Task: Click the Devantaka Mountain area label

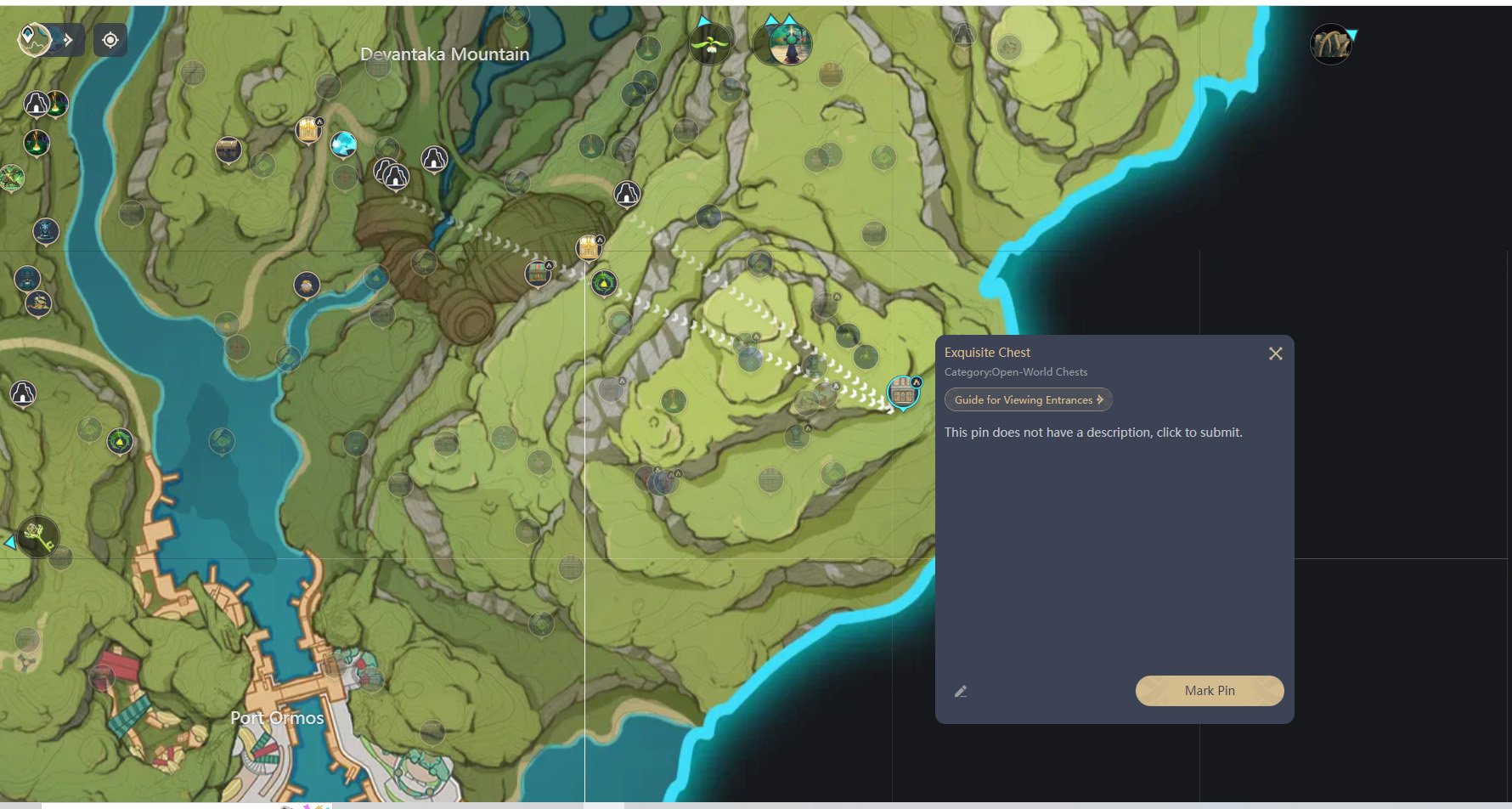Action: [445, 54]
